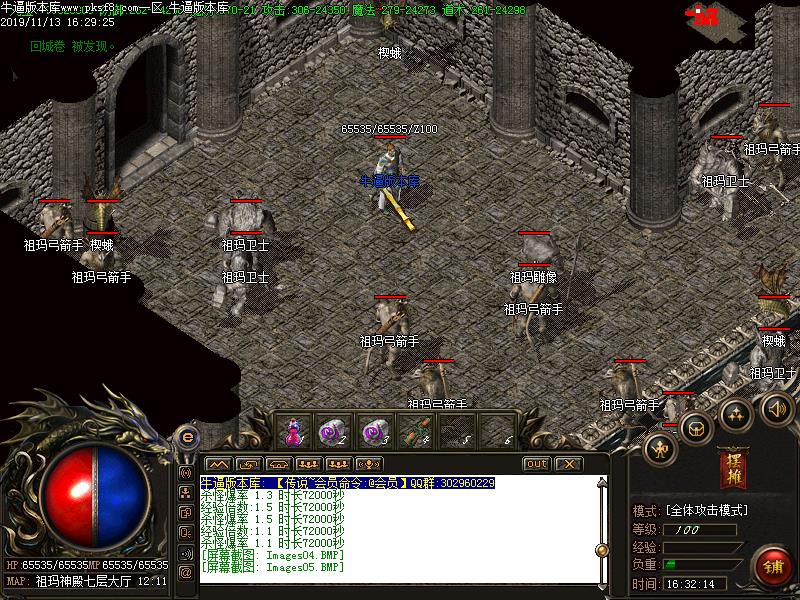Click the mountain-shaped chat toolbar button
The width and height of the screenshot is (800, 600).
[219, 464]
